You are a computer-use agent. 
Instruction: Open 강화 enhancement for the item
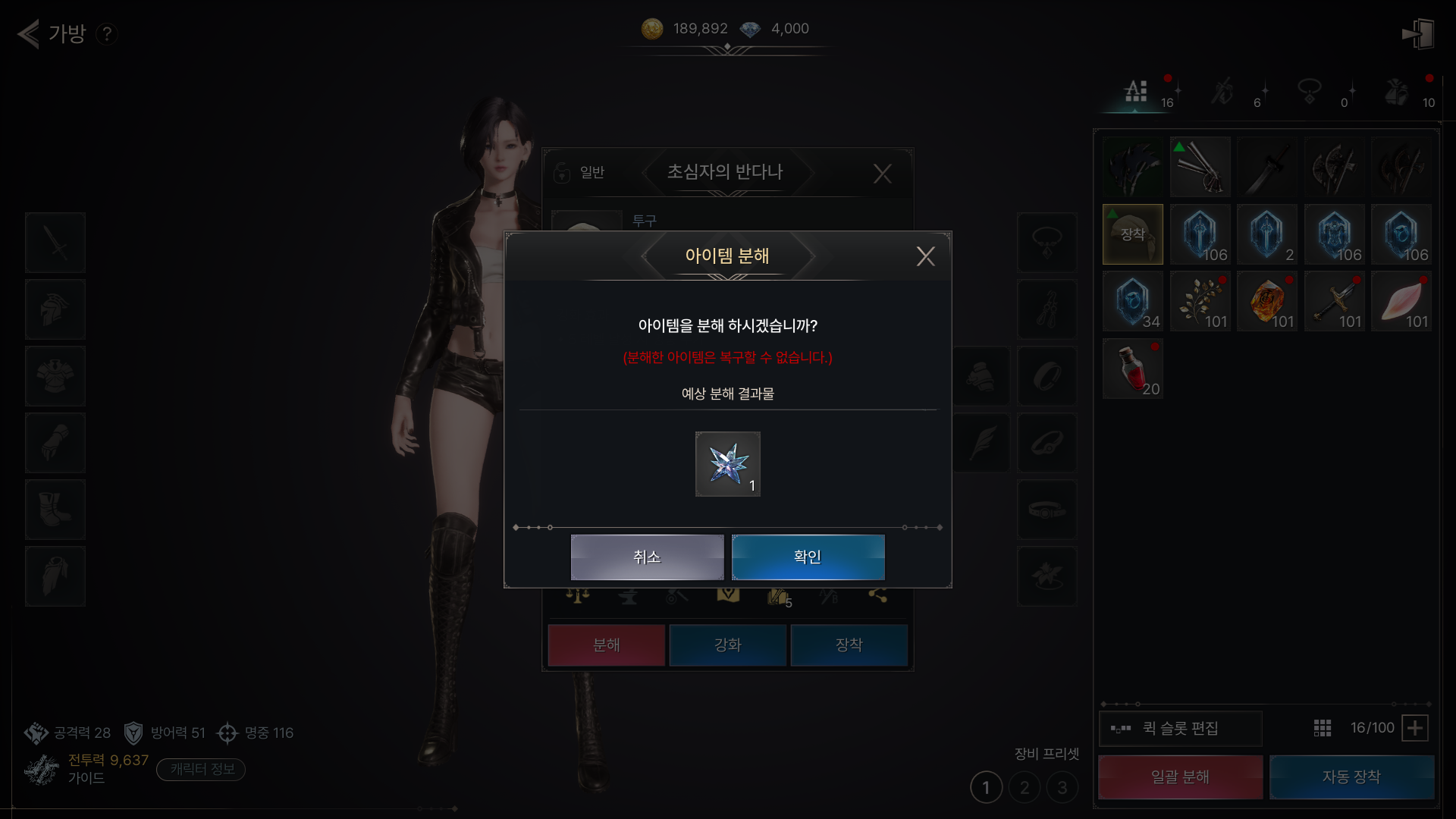tap(727, 645)
